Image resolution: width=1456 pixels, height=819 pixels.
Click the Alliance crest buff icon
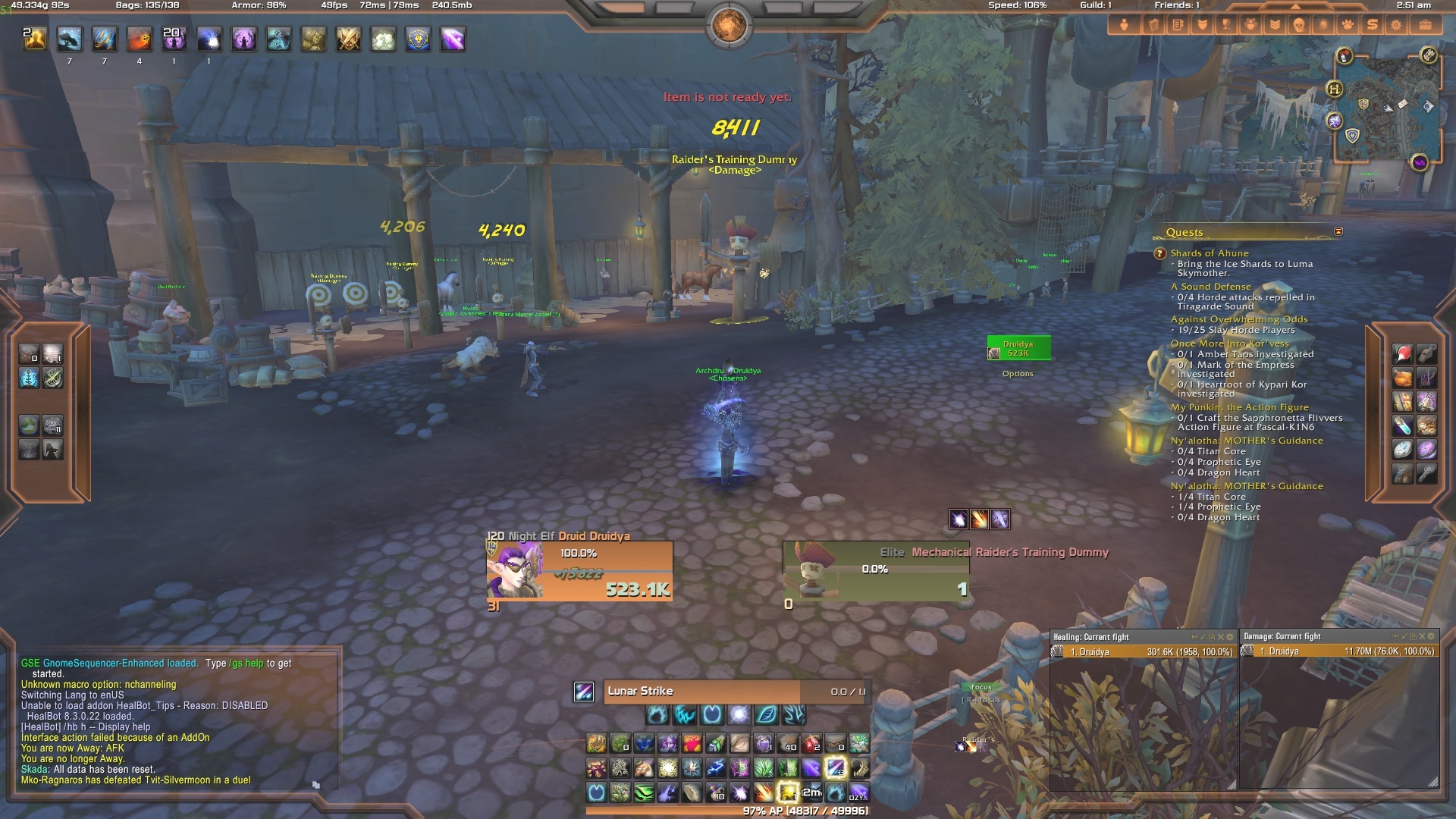pos(418,39)
